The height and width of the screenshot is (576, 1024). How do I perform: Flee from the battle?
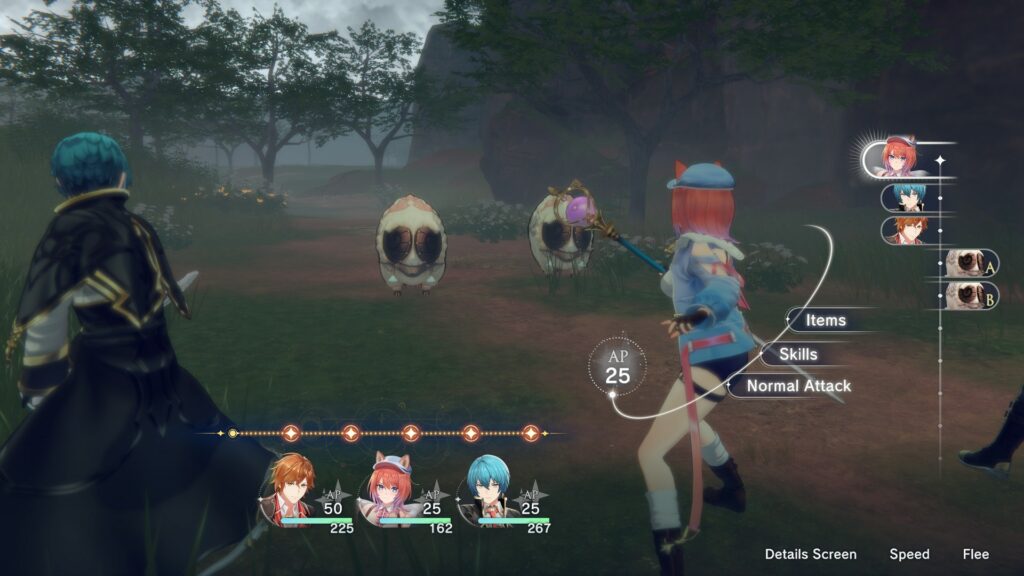976,554
